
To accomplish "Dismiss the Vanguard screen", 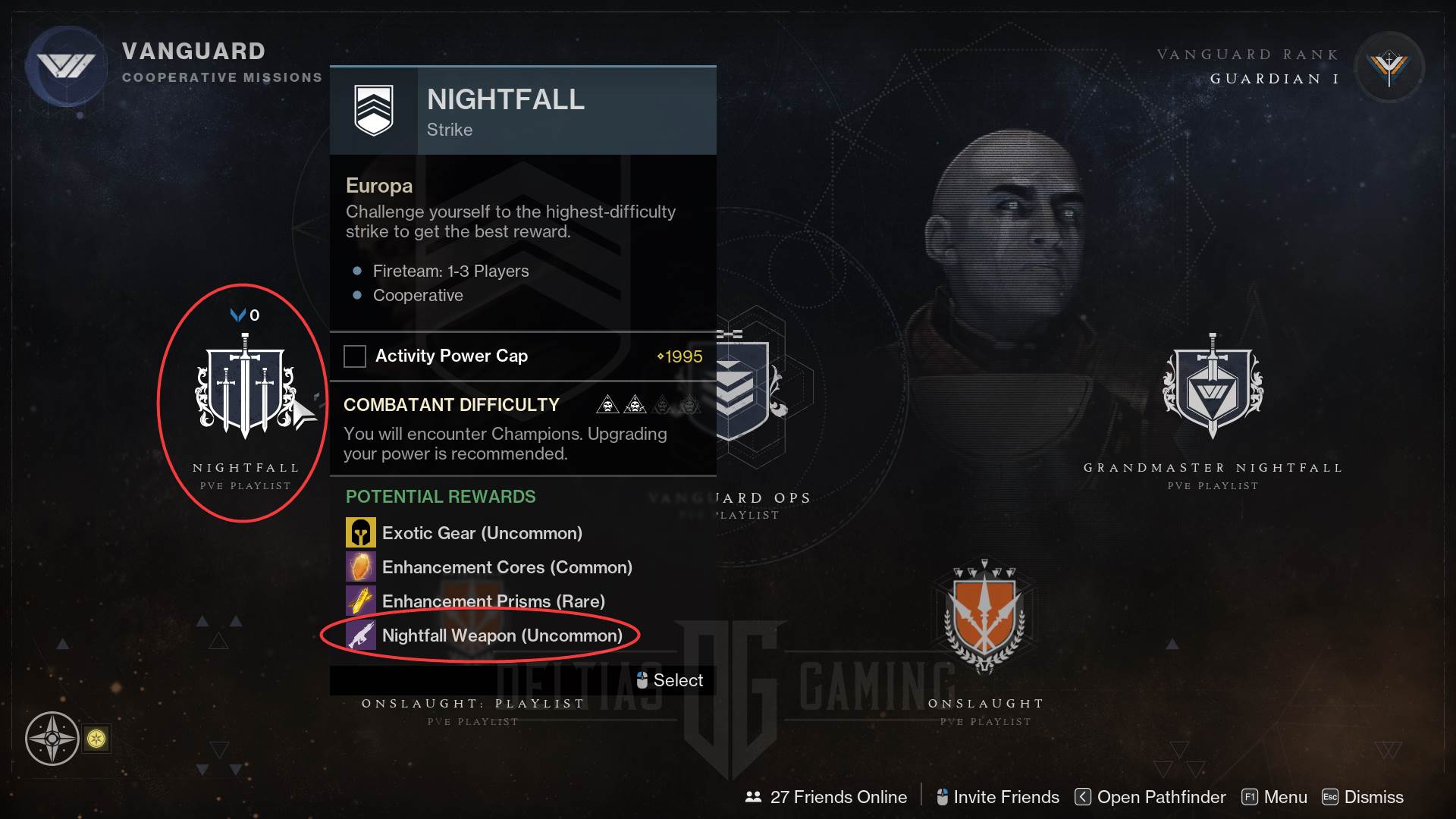I will (1363, 797).
